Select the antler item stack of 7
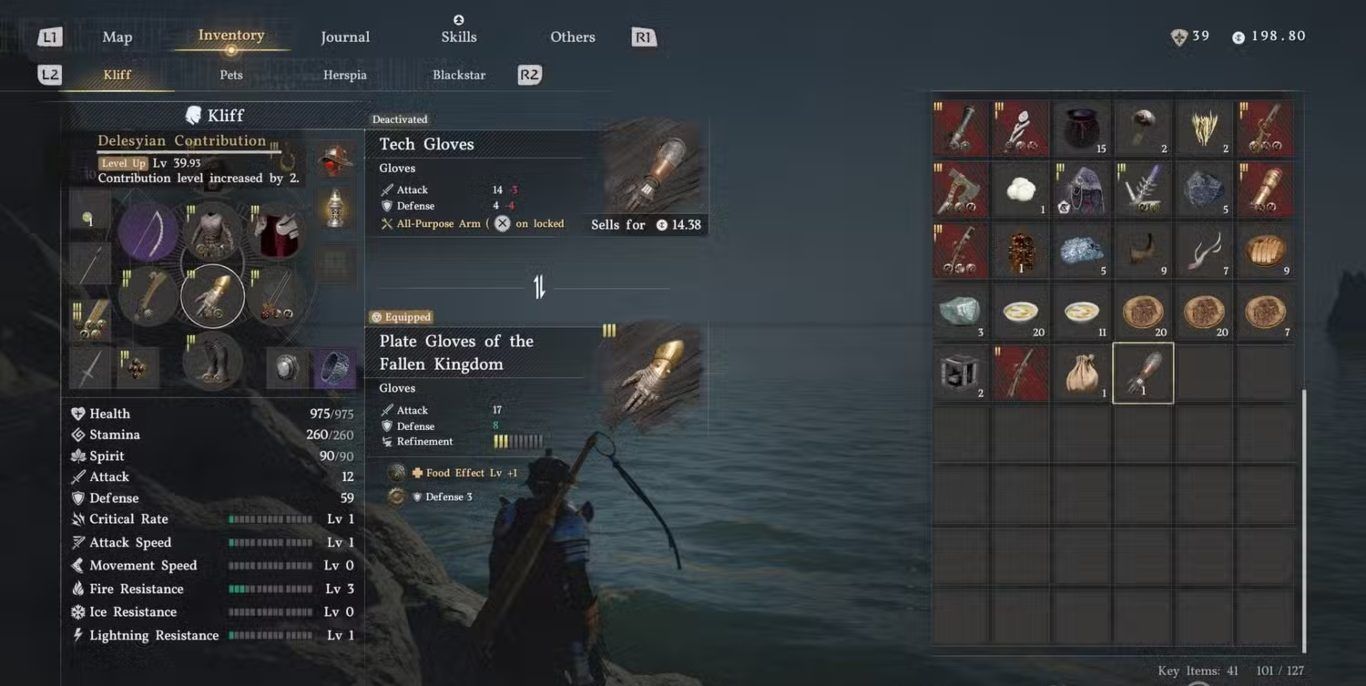The image size is (1366, 686). coord(1204,251)
